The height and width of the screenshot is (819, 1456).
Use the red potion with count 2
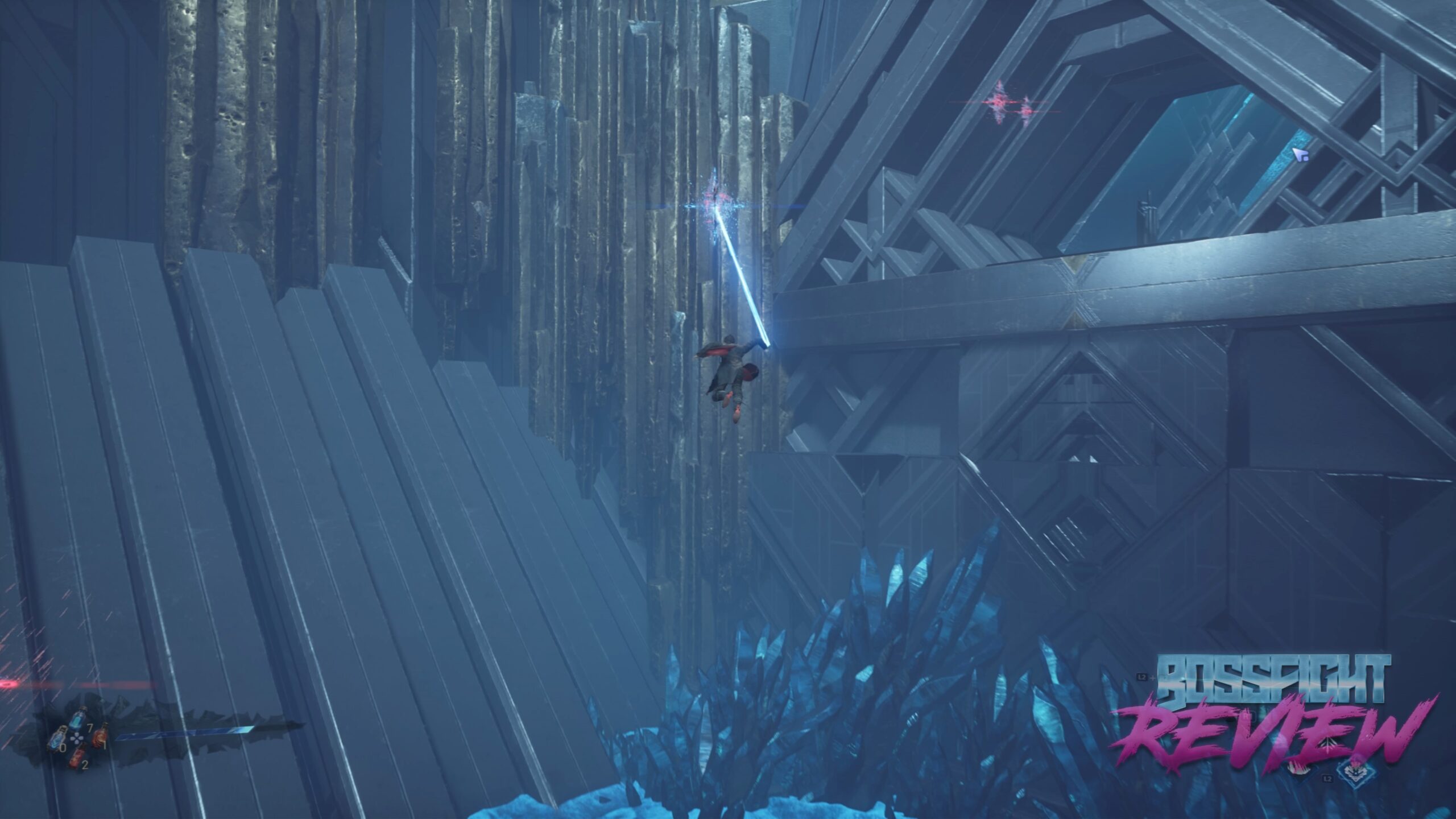pyautogui.click(x=76, y=757)
